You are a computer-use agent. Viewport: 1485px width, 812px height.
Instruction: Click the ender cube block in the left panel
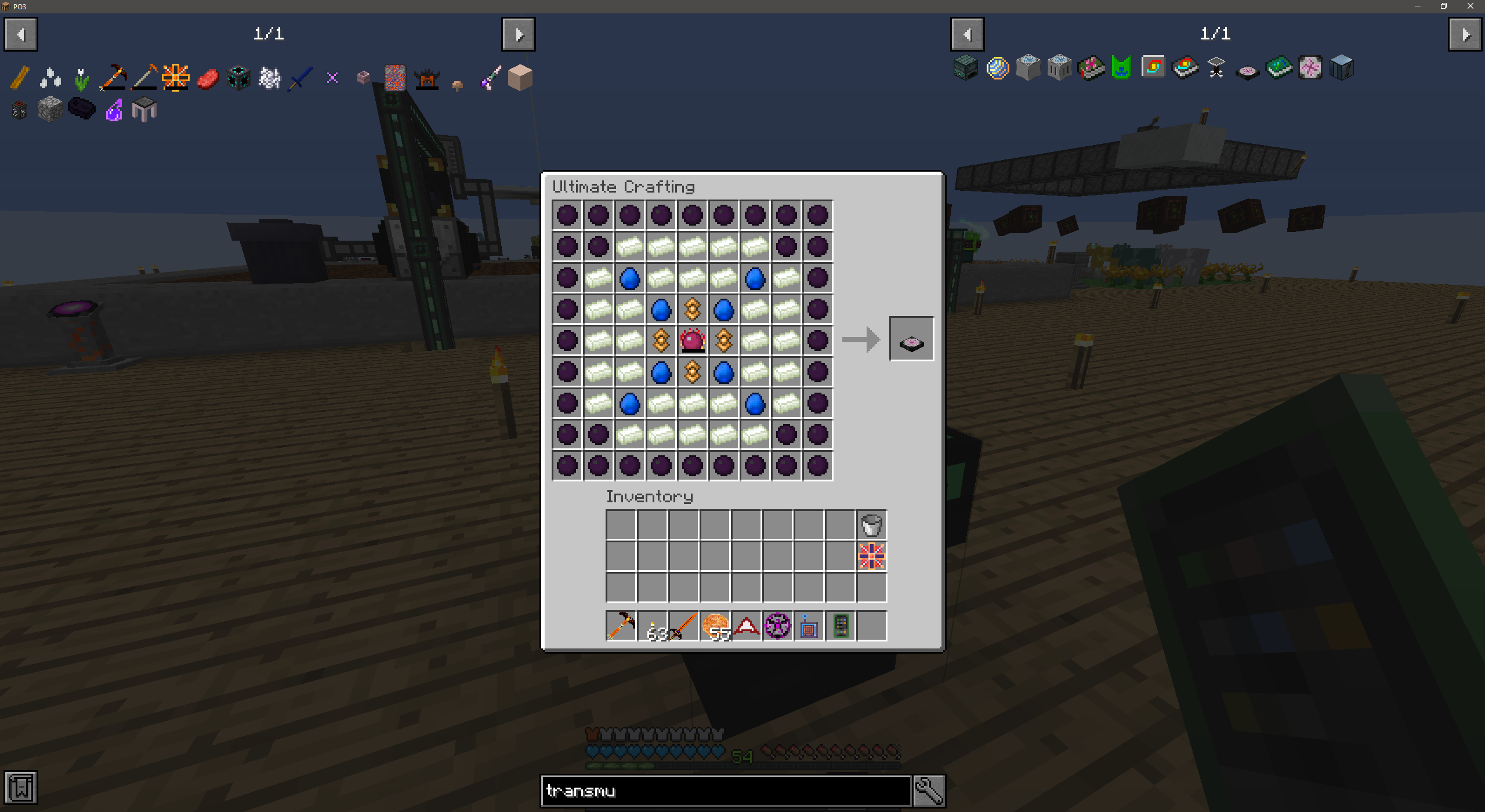[238, 76]
